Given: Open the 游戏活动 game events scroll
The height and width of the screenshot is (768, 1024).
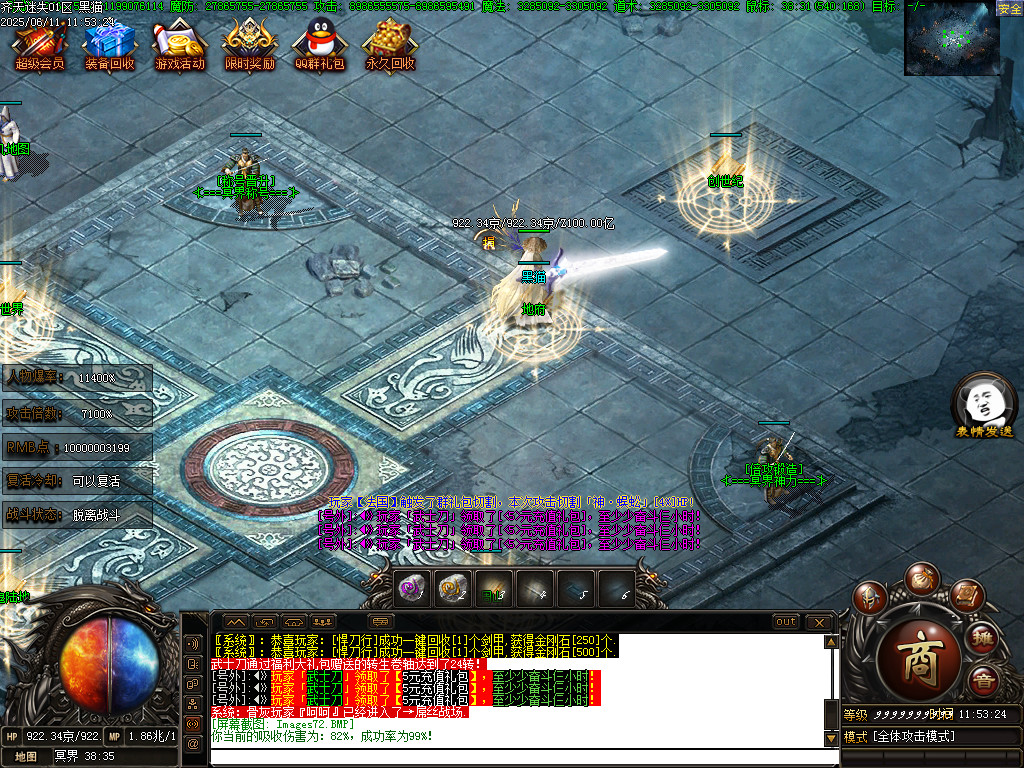Looking at the screenshot, I should 179,46.
